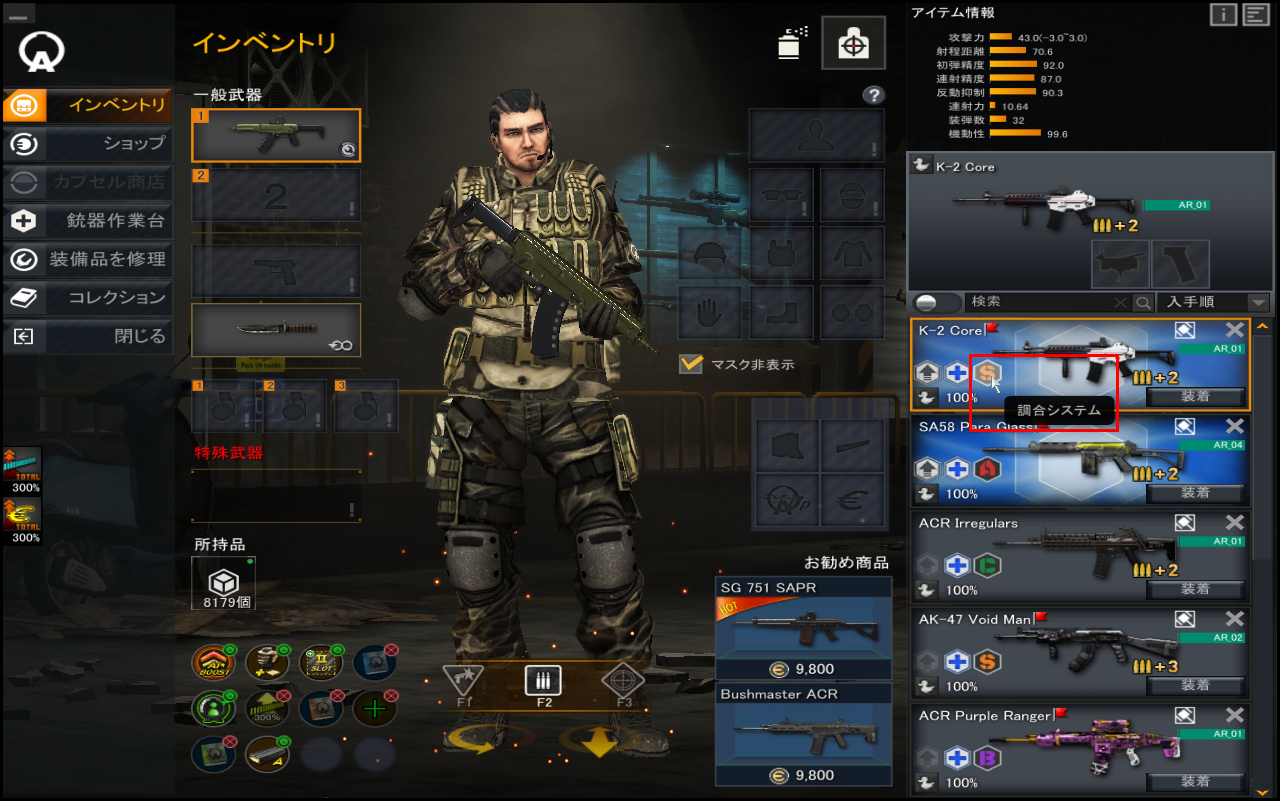Screen dimensions: 1280x801
Task: Open the ショップ shop menu
Action: [x=88, y=143]
